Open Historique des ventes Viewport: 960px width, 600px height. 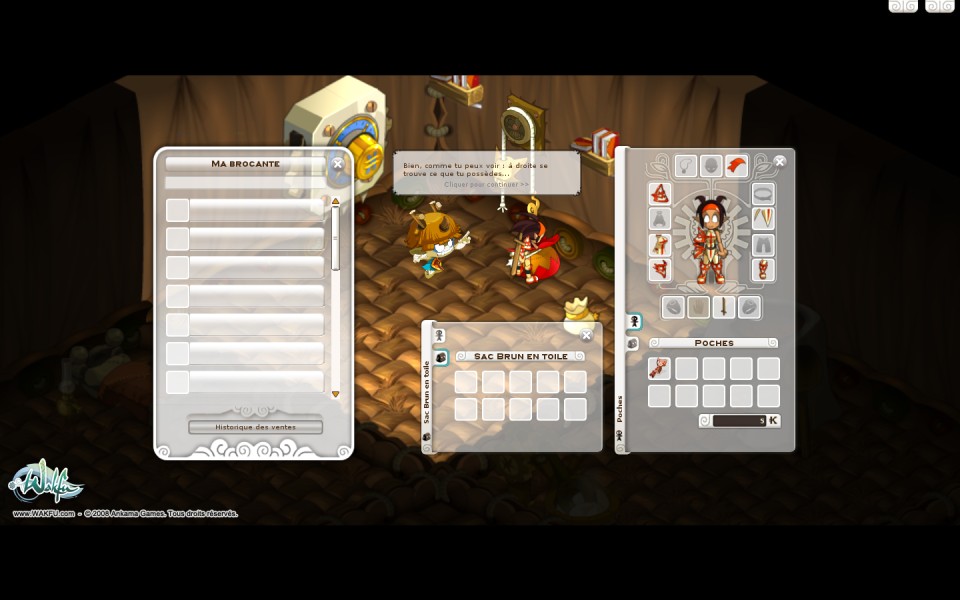click(255, 427)
